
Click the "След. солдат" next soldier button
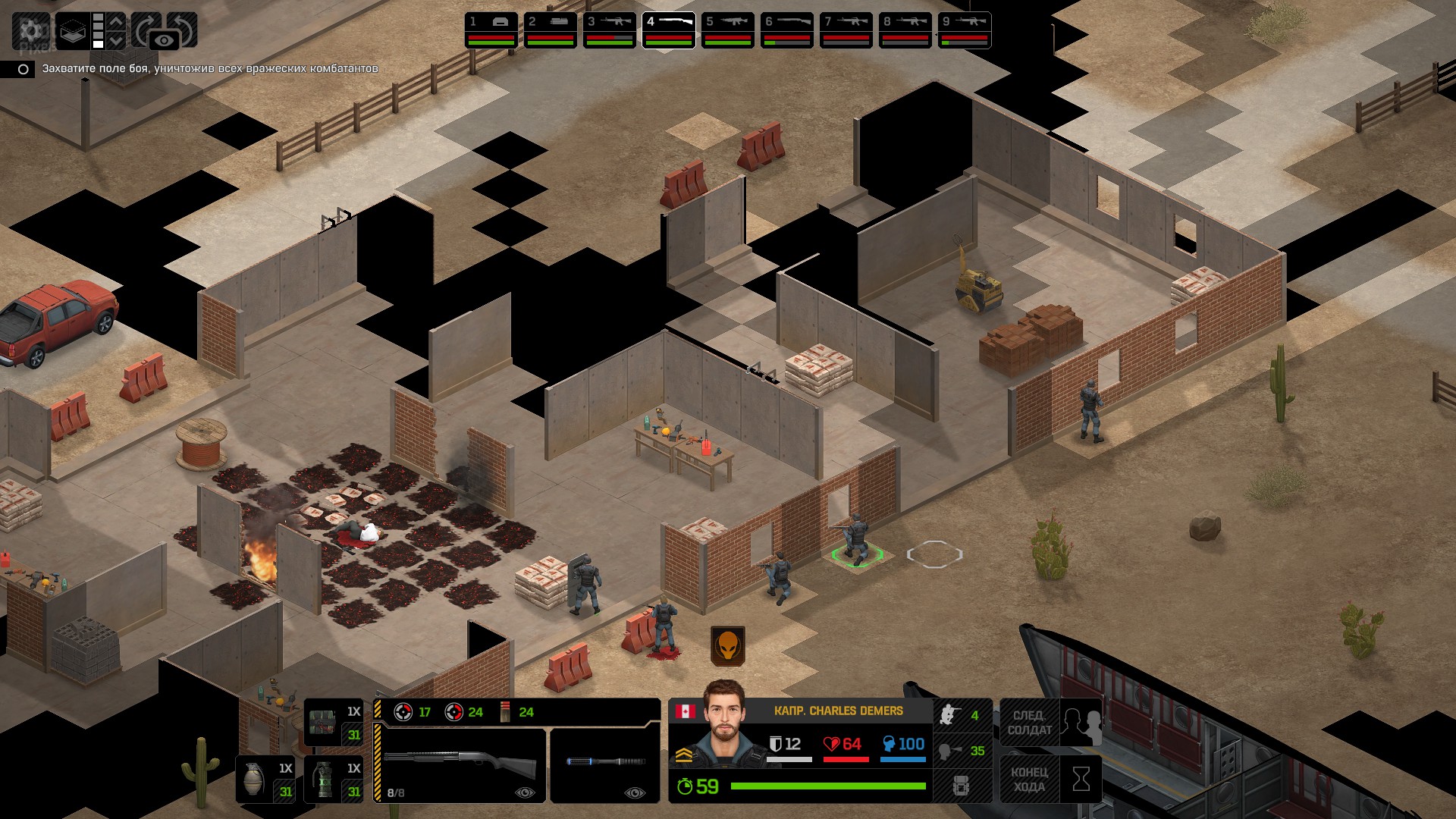pyautogui.click(x=1051, y=723)
